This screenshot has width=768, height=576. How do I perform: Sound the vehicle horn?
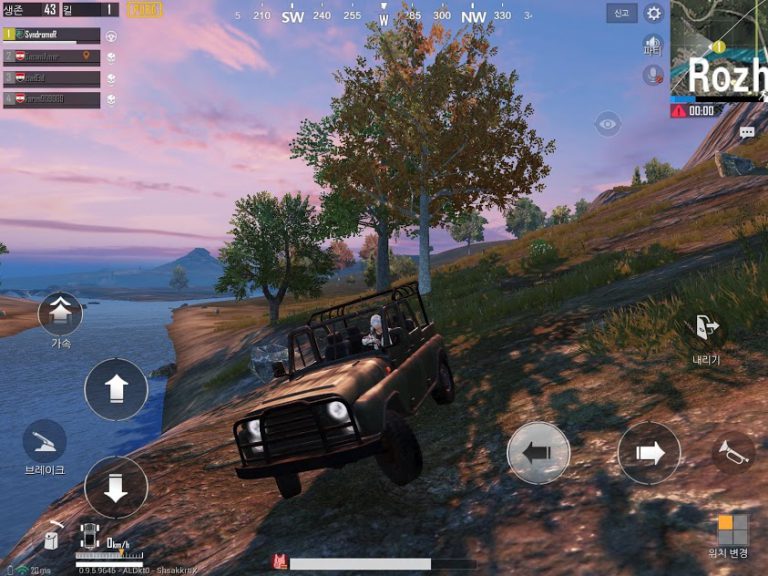(733, 453)
